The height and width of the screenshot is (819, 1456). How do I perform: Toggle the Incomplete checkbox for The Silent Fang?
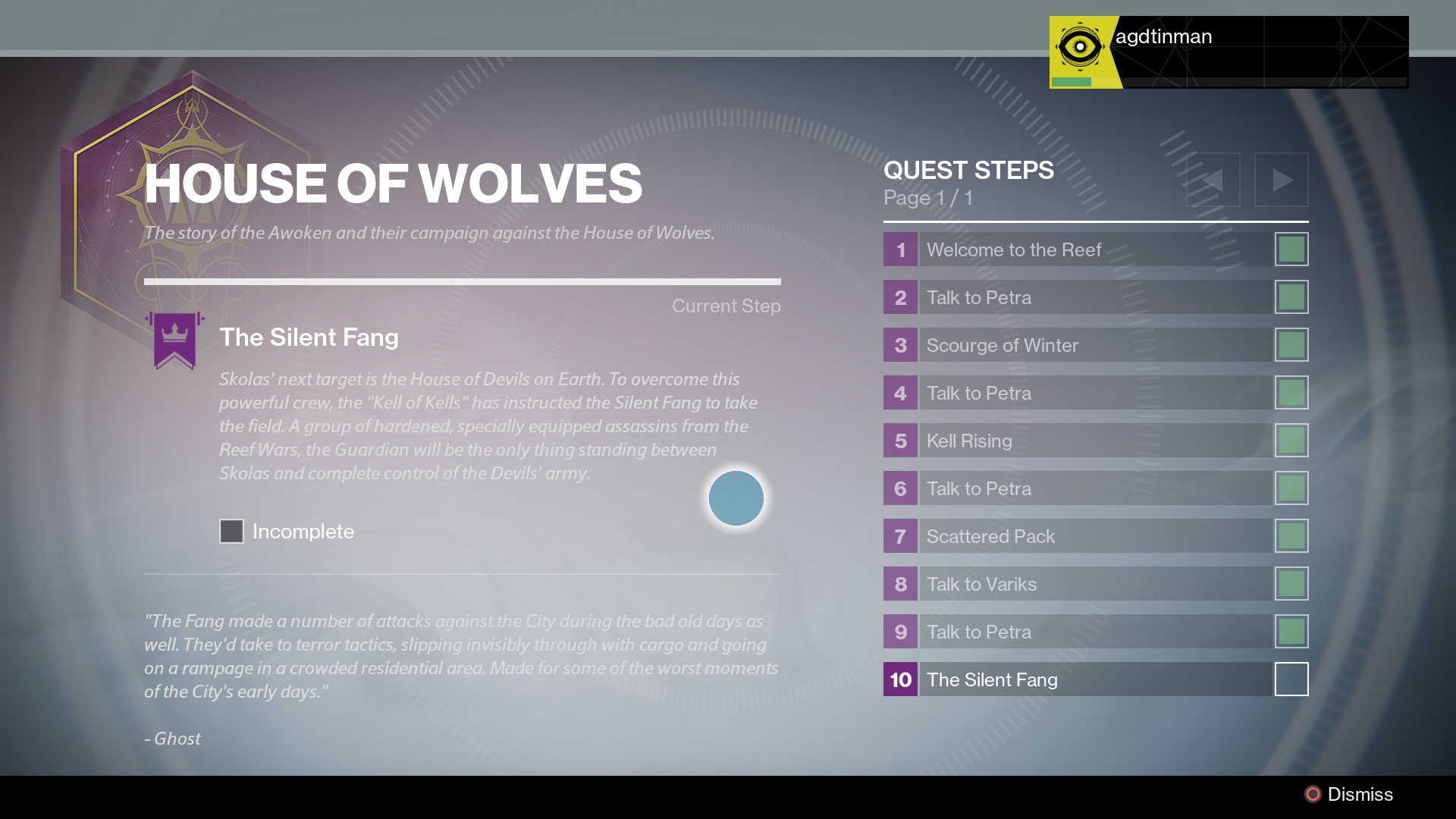231,532
